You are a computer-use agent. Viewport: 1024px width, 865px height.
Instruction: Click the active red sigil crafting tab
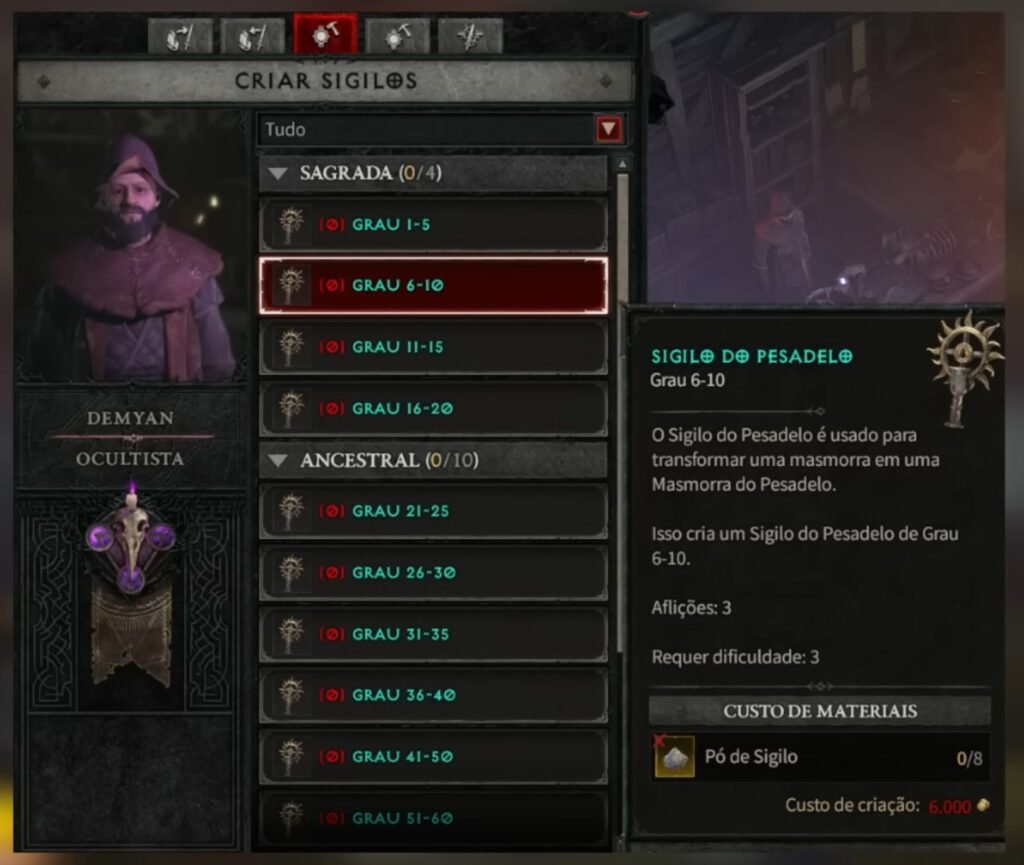point(325,35)
